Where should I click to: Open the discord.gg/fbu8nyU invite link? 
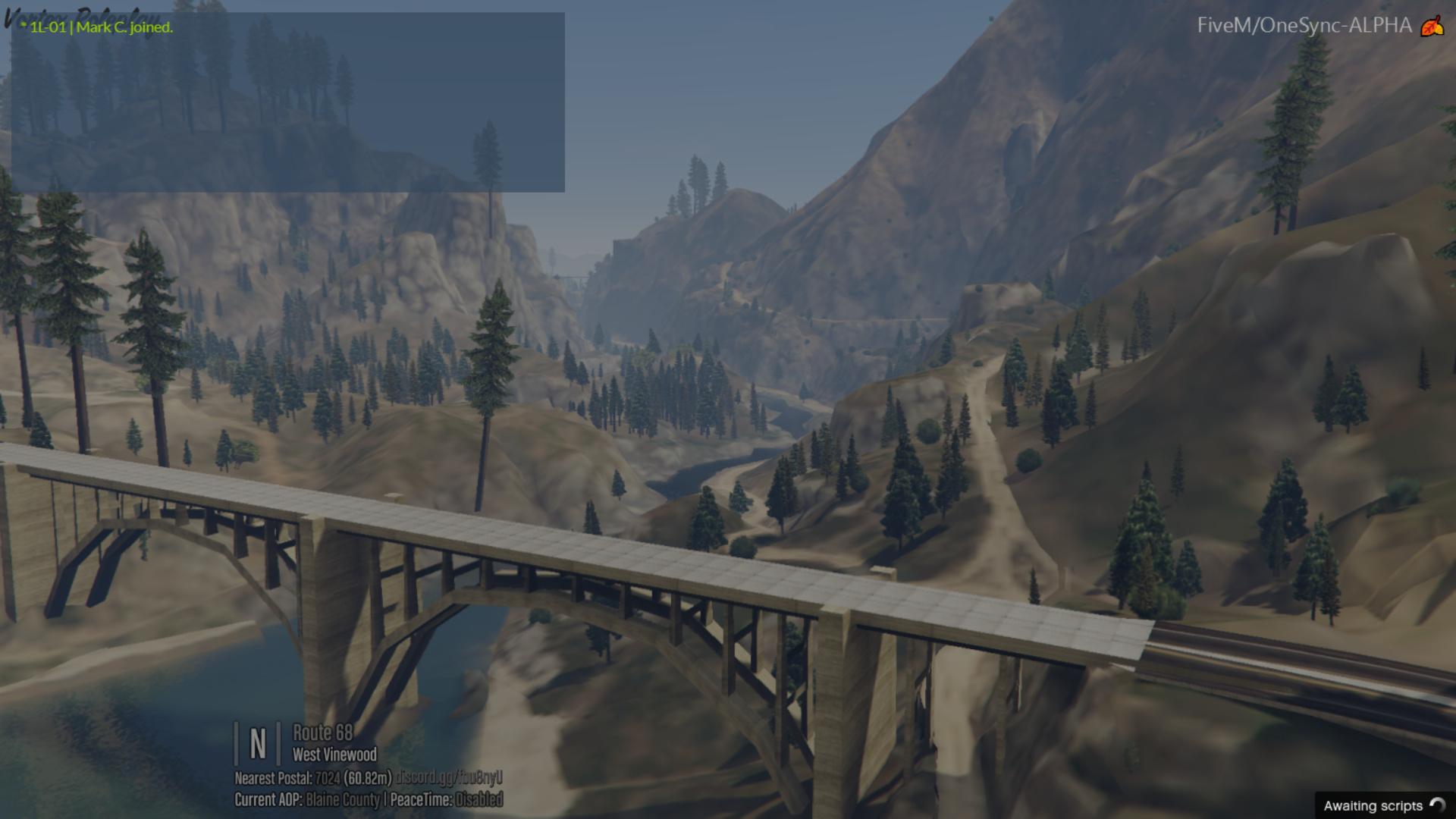point(451,778)
